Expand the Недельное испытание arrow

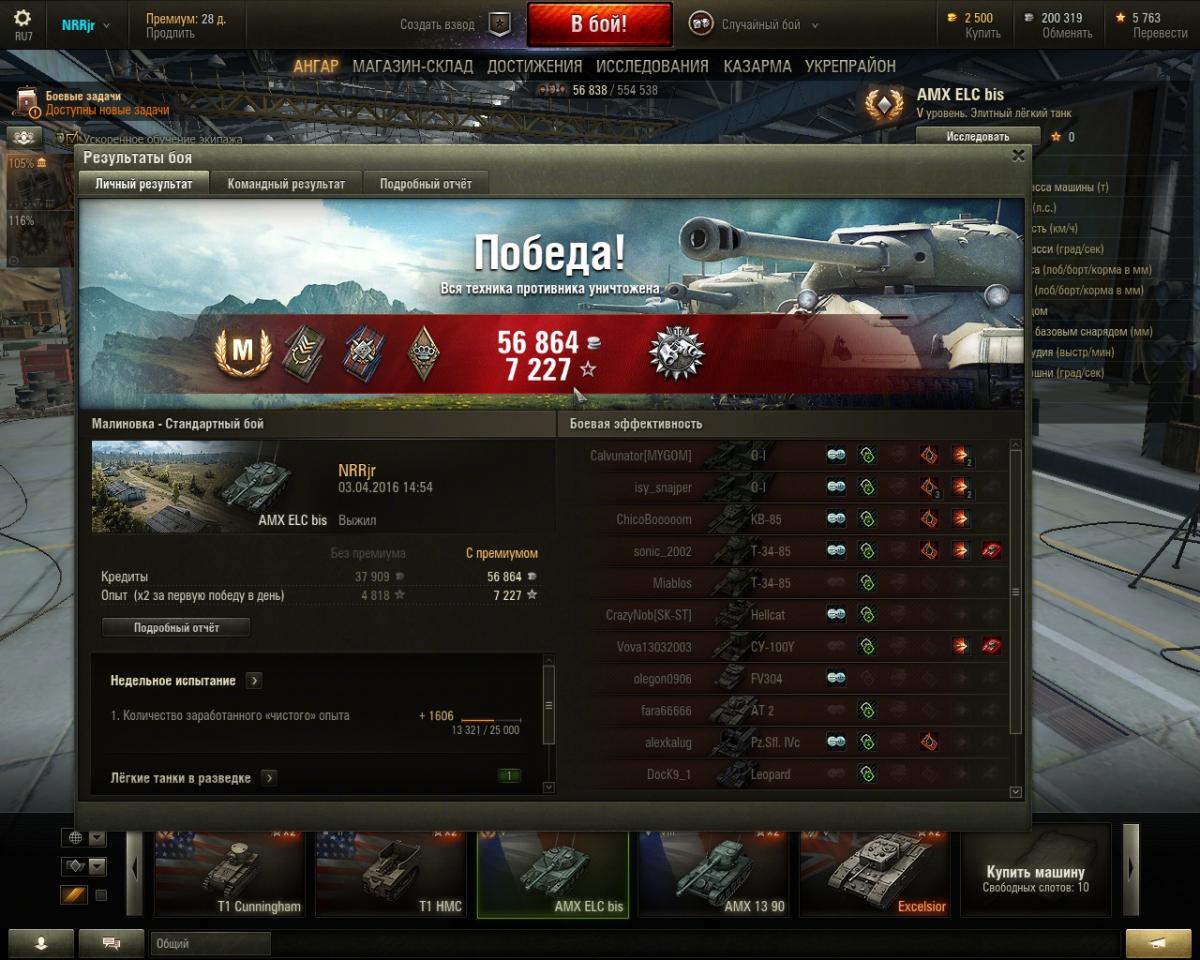(x=254, y=681)
